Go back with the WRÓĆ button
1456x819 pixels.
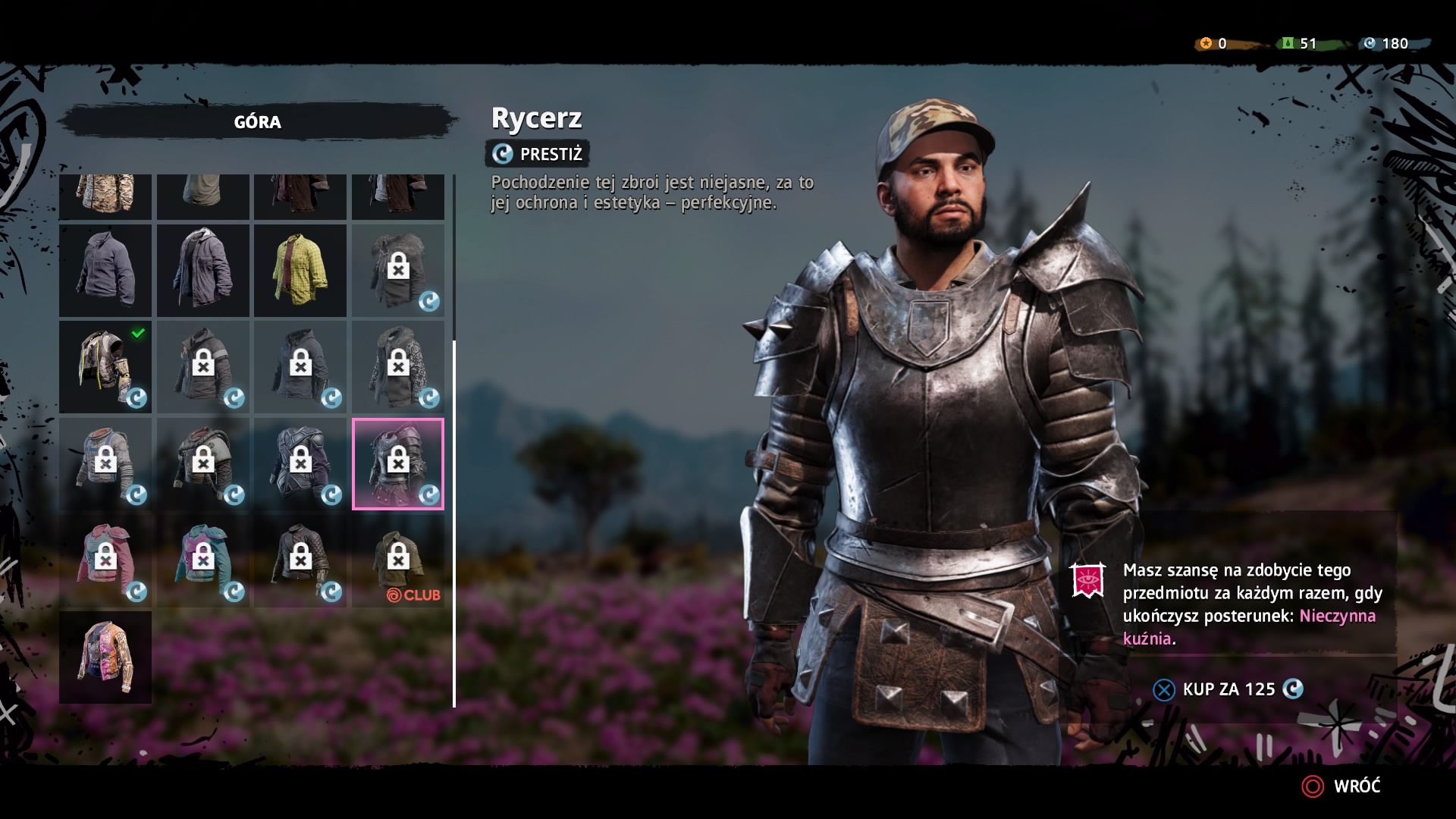1342,786
